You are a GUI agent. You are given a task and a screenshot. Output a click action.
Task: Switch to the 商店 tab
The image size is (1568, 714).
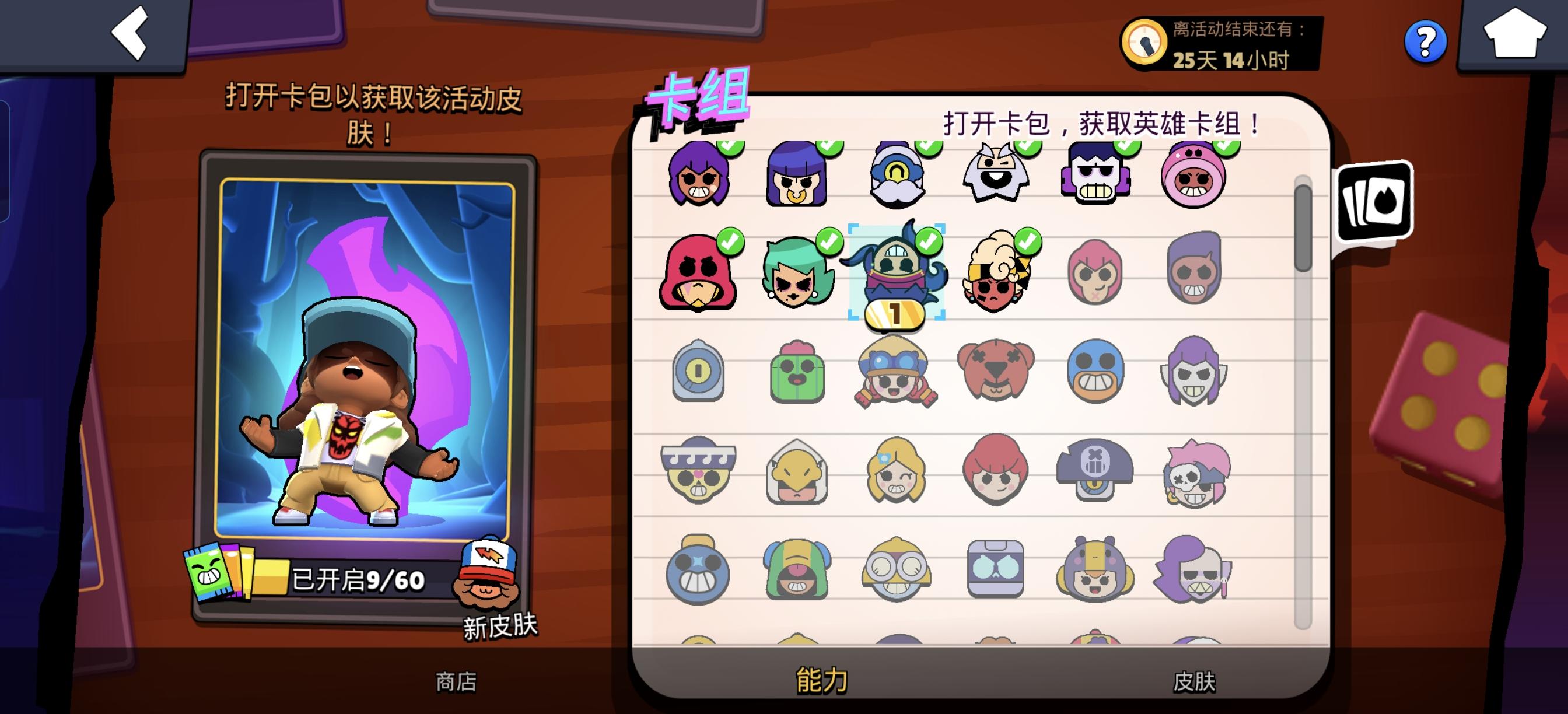tap(457, 682)
